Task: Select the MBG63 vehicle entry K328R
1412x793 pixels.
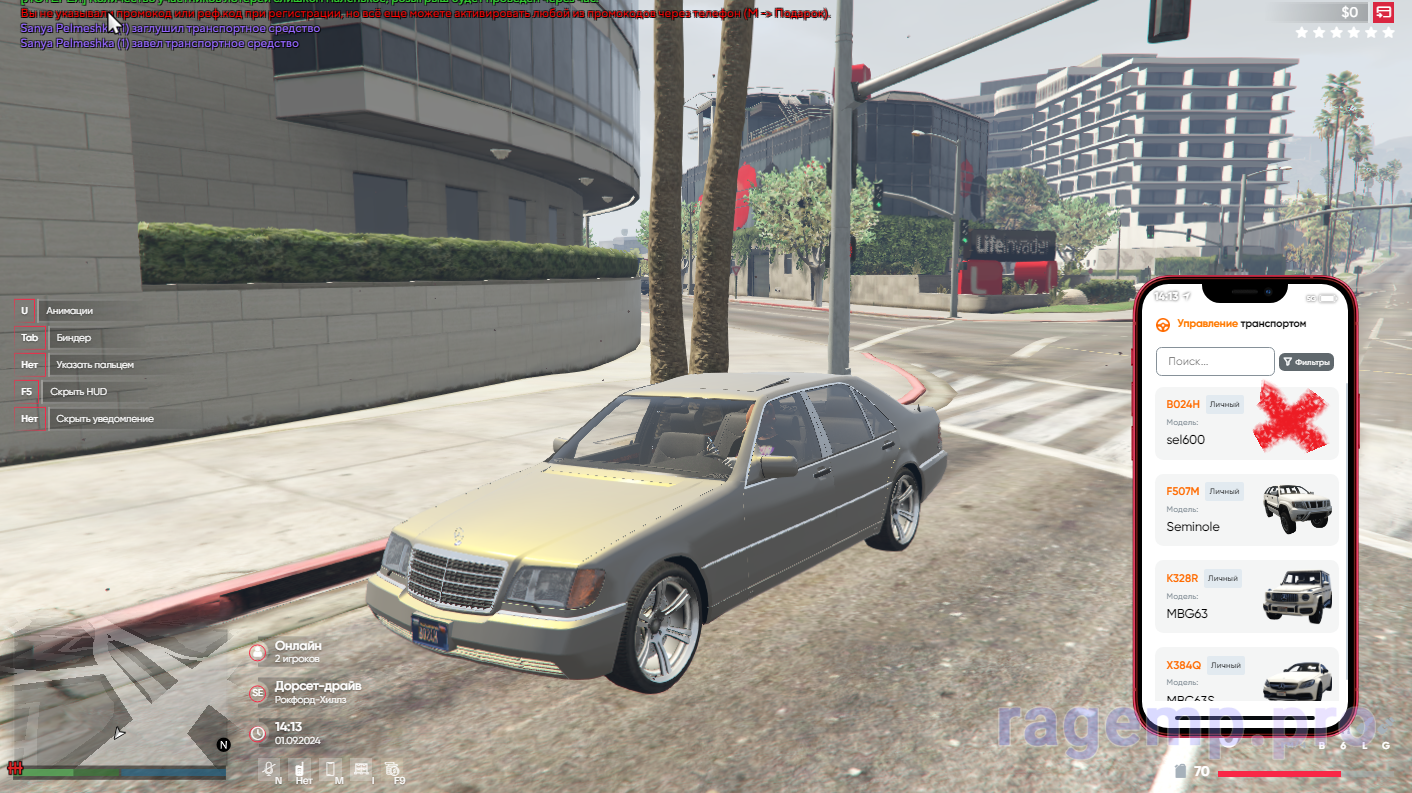Action: coord(1246,597)
